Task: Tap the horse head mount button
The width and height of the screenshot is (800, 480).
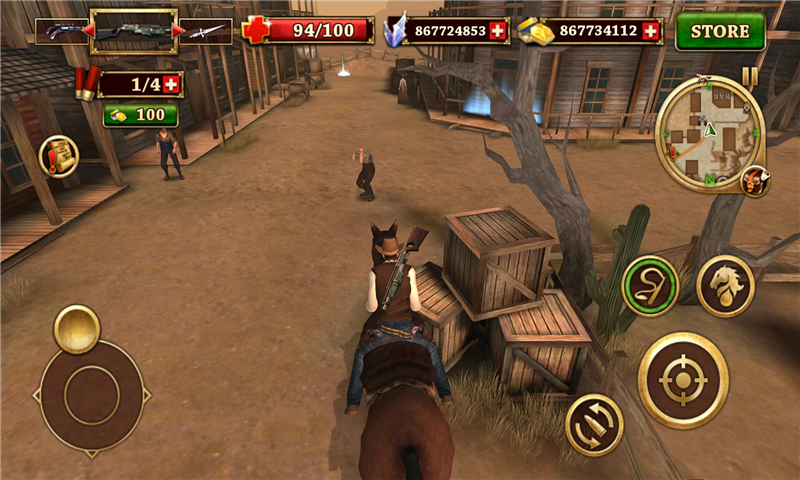Action: (725, 286)
